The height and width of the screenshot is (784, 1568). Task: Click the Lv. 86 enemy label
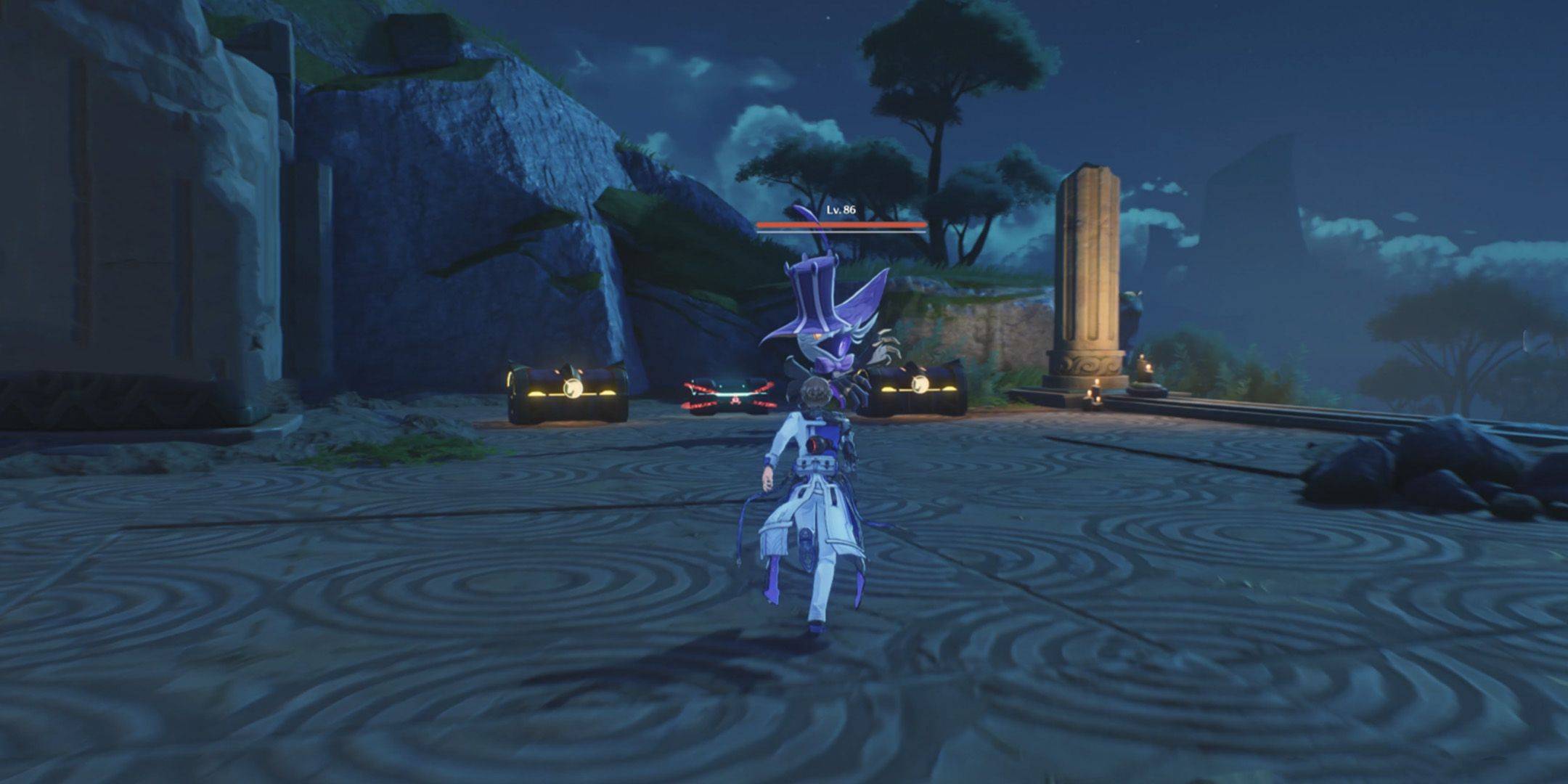pos(841,211)
